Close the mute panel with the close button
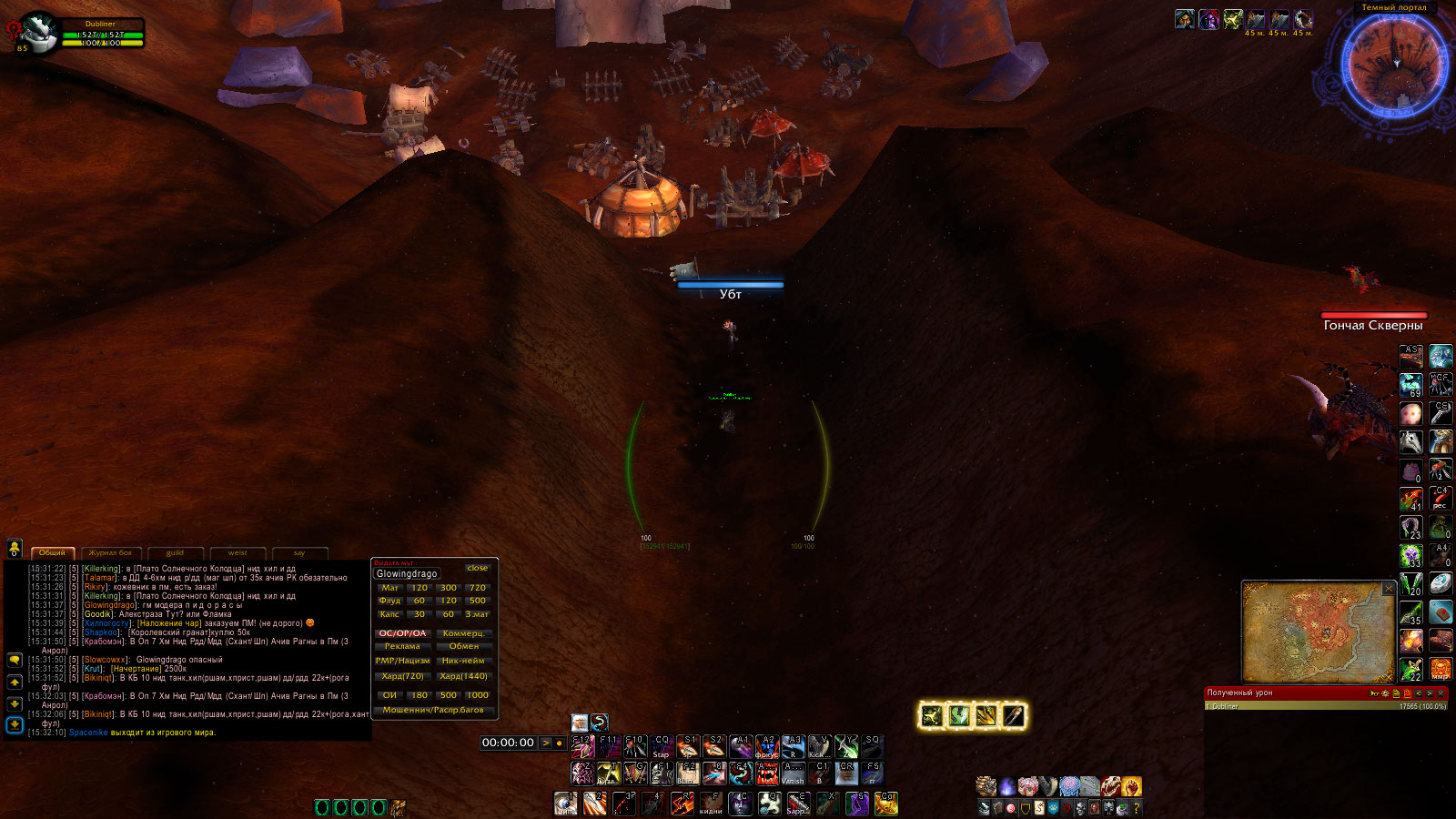The width and height of the screenshot is (1456, 819). coord(477,568)
